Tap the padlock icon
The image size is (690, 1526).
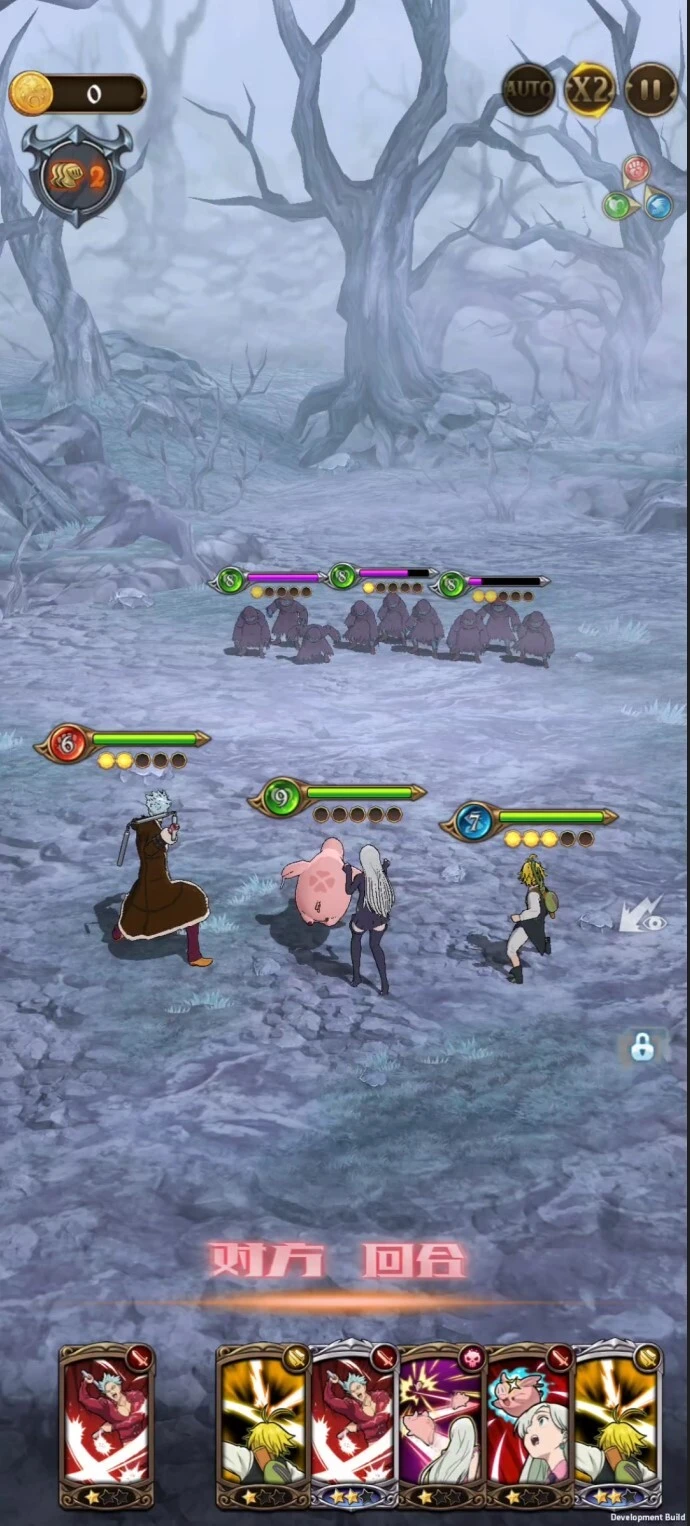coord(642,1047)
